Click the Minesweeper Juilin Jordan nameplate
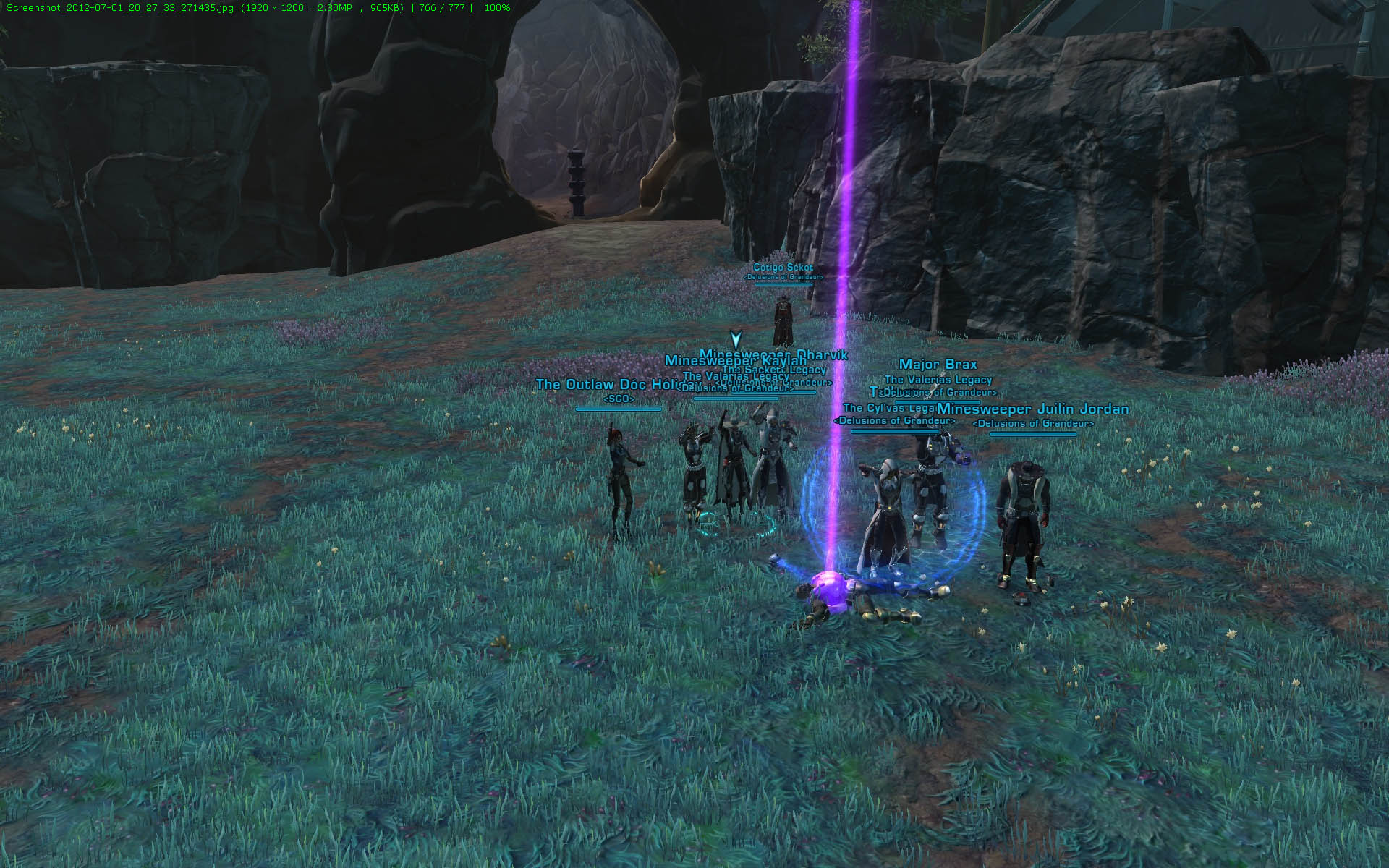1389x868 pixels. [1033, 409]
